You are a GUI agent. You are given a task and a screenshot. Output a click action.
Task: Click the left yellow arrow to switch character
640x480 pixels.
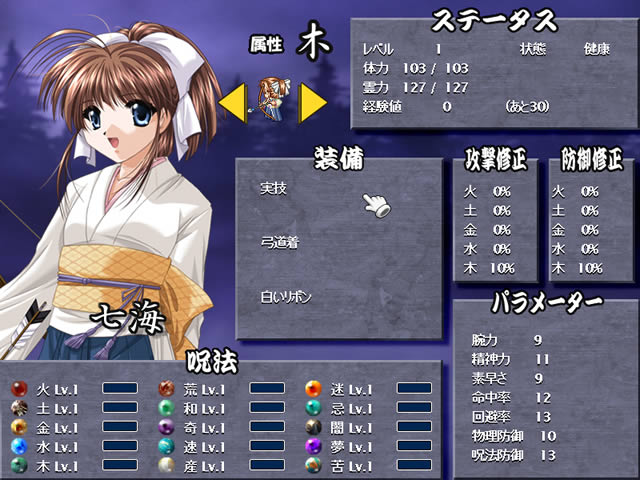233,102
